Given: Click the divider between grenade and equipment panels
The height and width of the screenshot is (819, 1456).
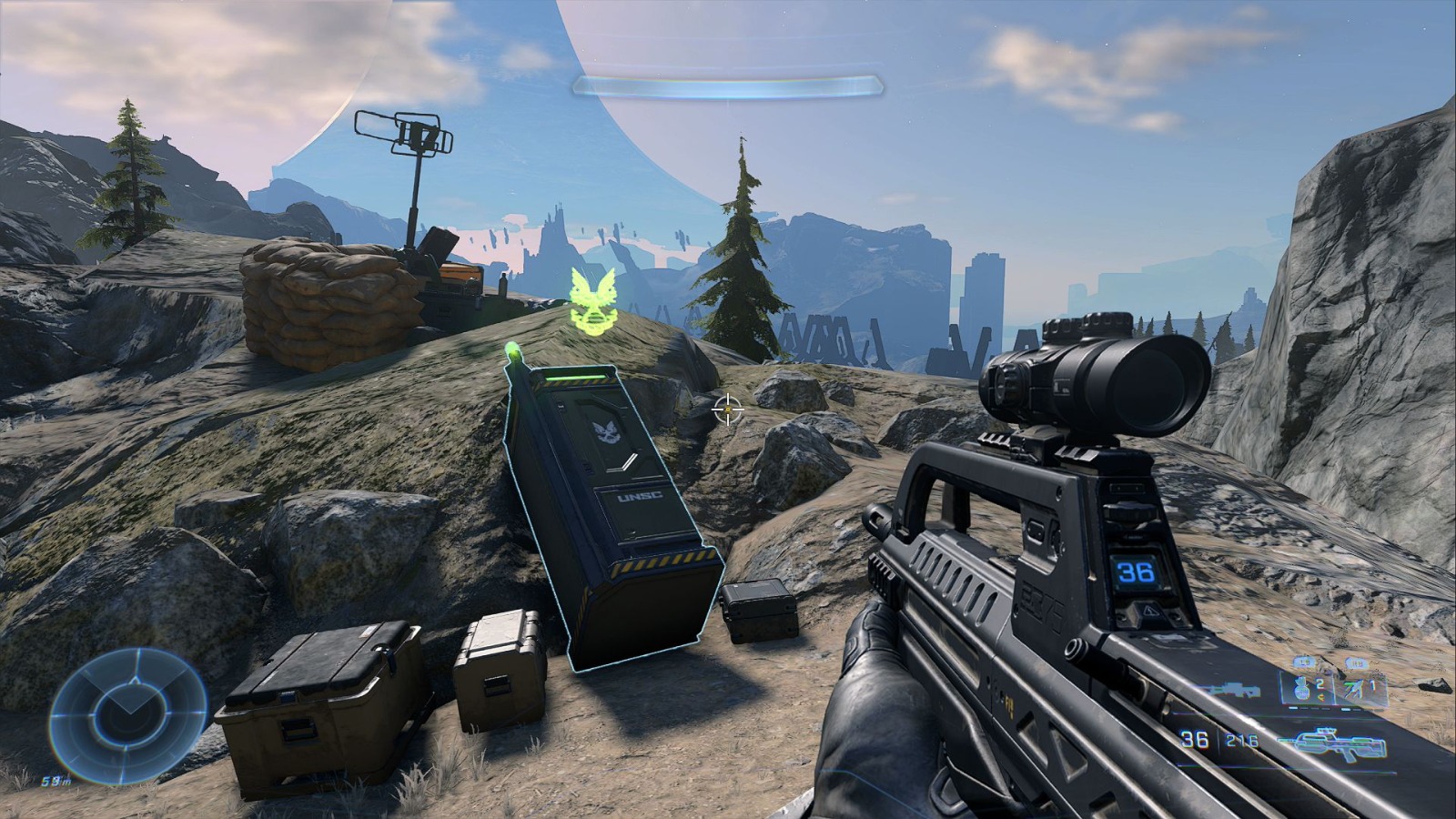Looking at the screenshot, I should pyautogui.click(x=1335, y=690).
